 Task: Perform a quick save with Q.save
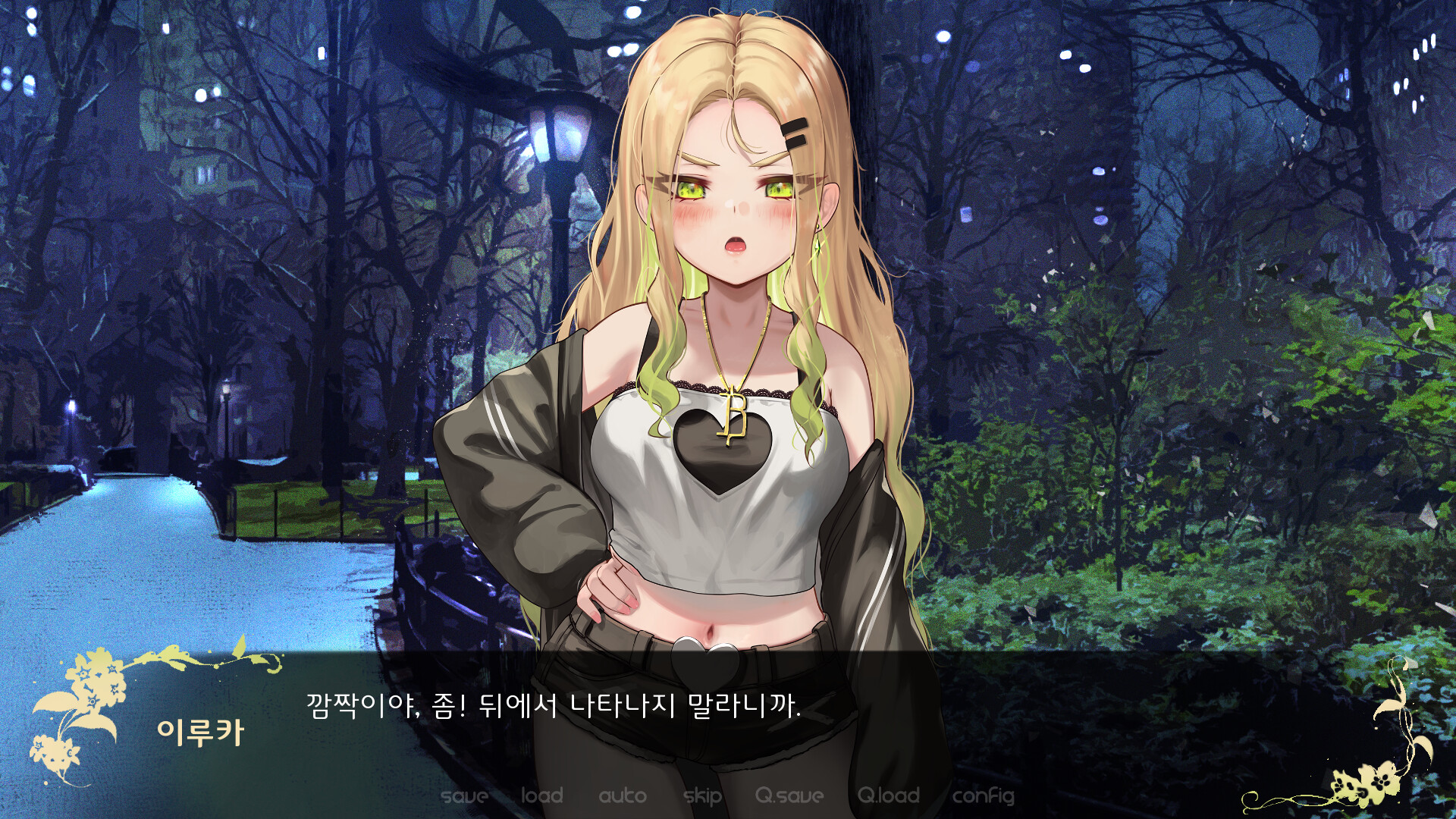(x=789, y=796)
